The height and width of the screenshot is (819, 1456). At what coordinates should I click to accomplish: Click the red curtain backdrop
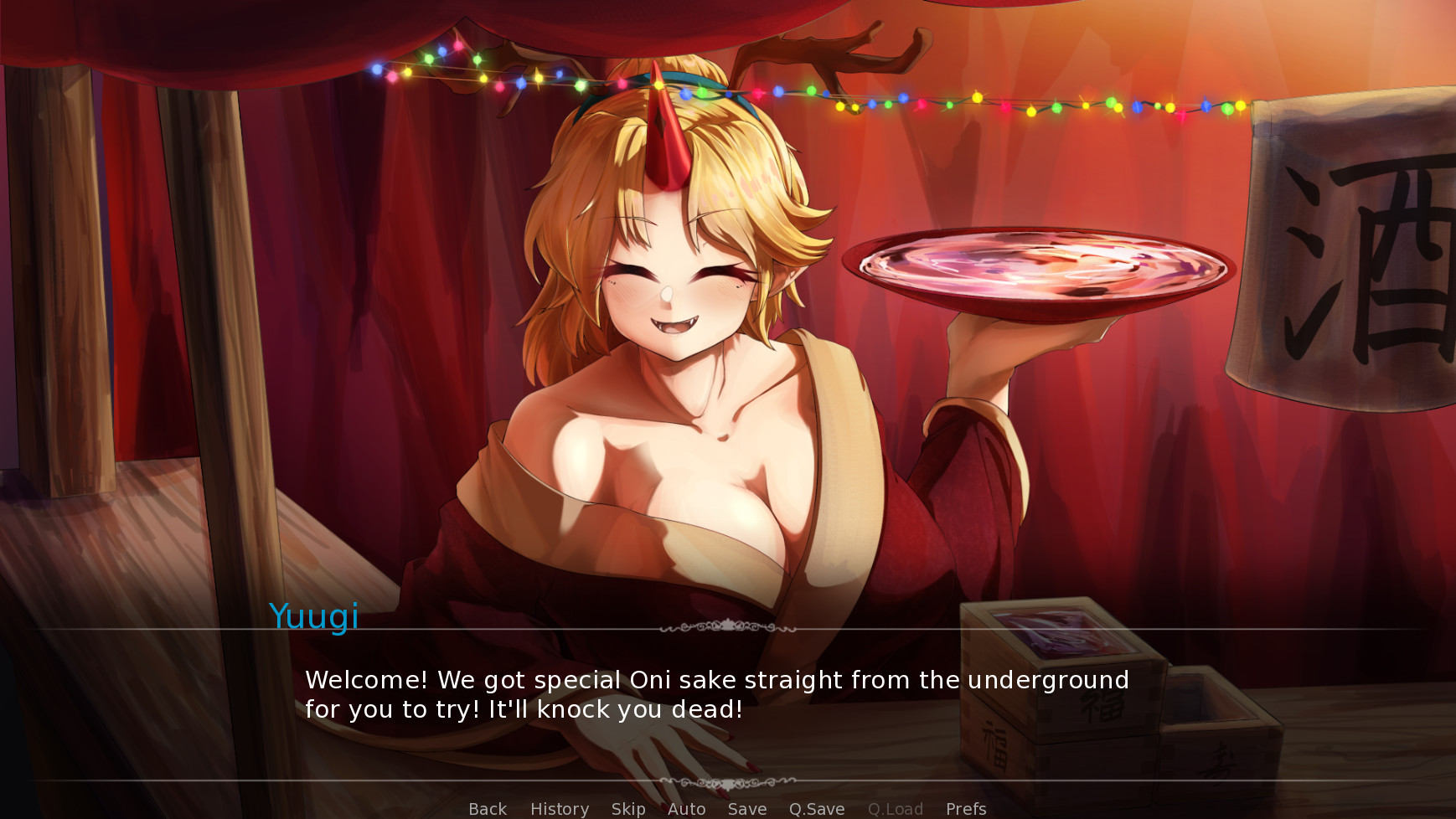pos(377,335)
